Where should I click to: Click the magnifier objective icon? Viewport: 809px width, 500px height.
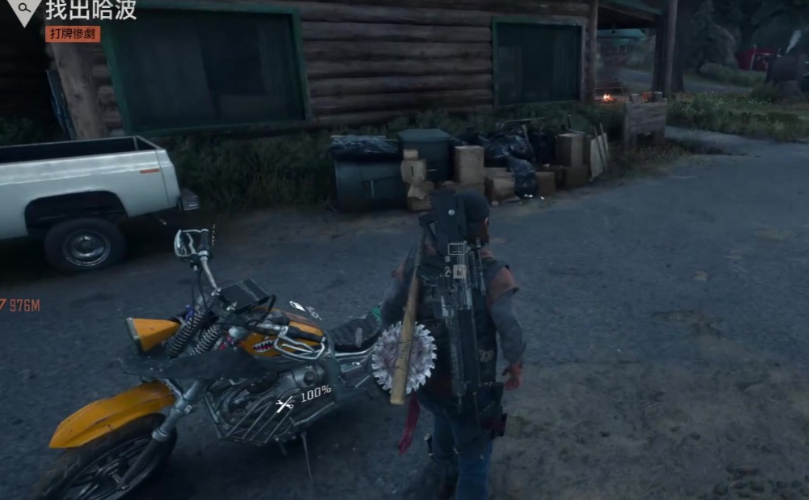coord(24,10)
